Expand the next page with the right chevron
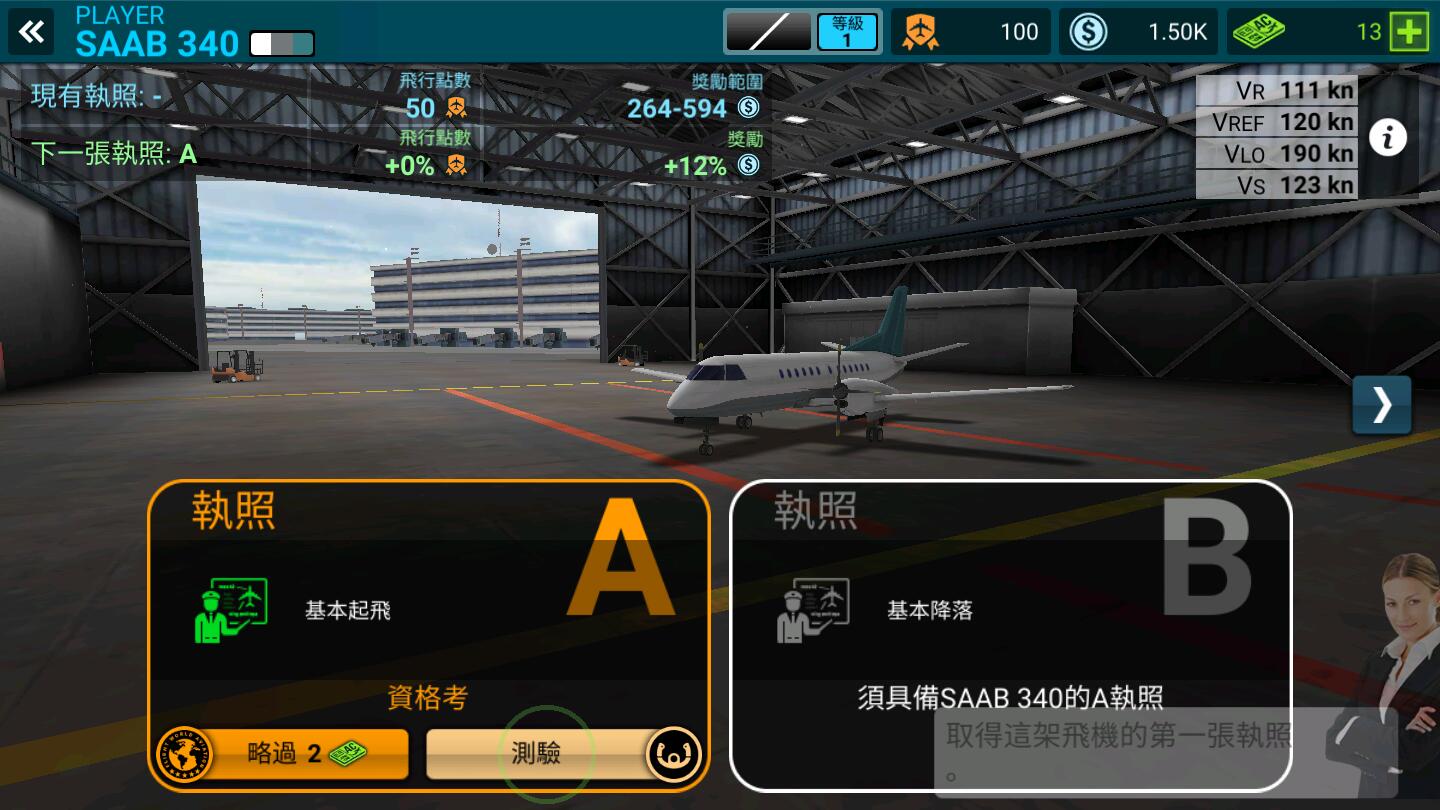Viewport: 1440px width, 810px height. point(1382,406)
